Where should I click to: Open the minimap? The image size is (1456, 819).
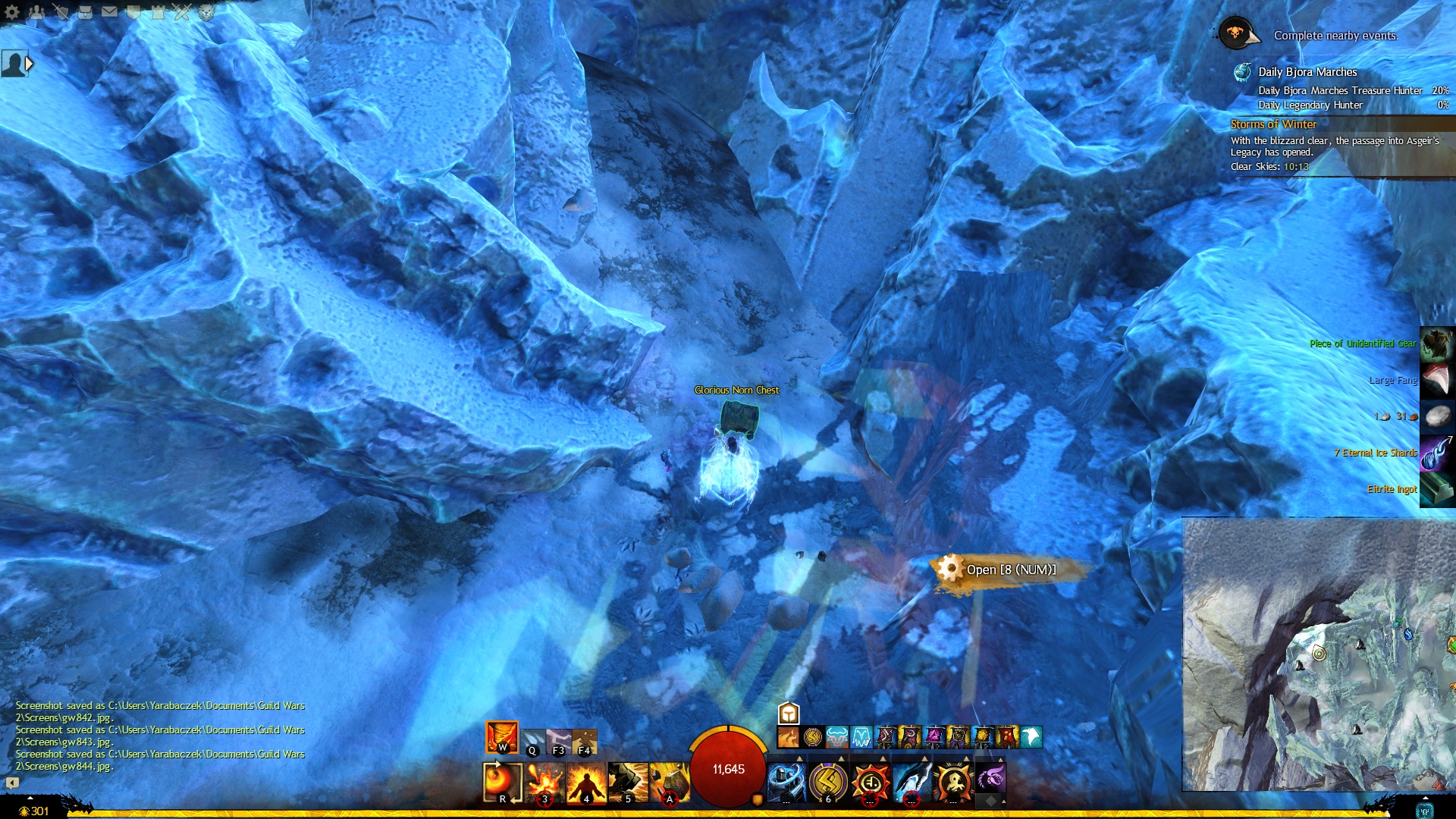[1318, 654]
